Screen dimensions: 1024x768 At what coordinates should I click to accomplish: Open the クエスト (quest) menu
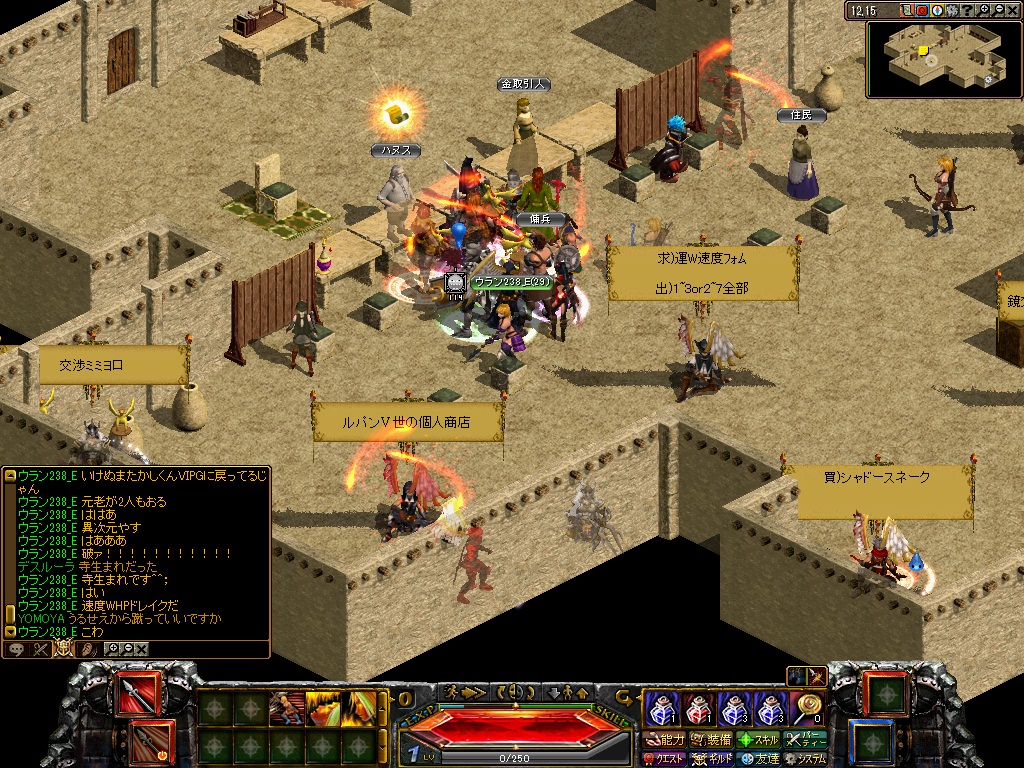[664, 759]
